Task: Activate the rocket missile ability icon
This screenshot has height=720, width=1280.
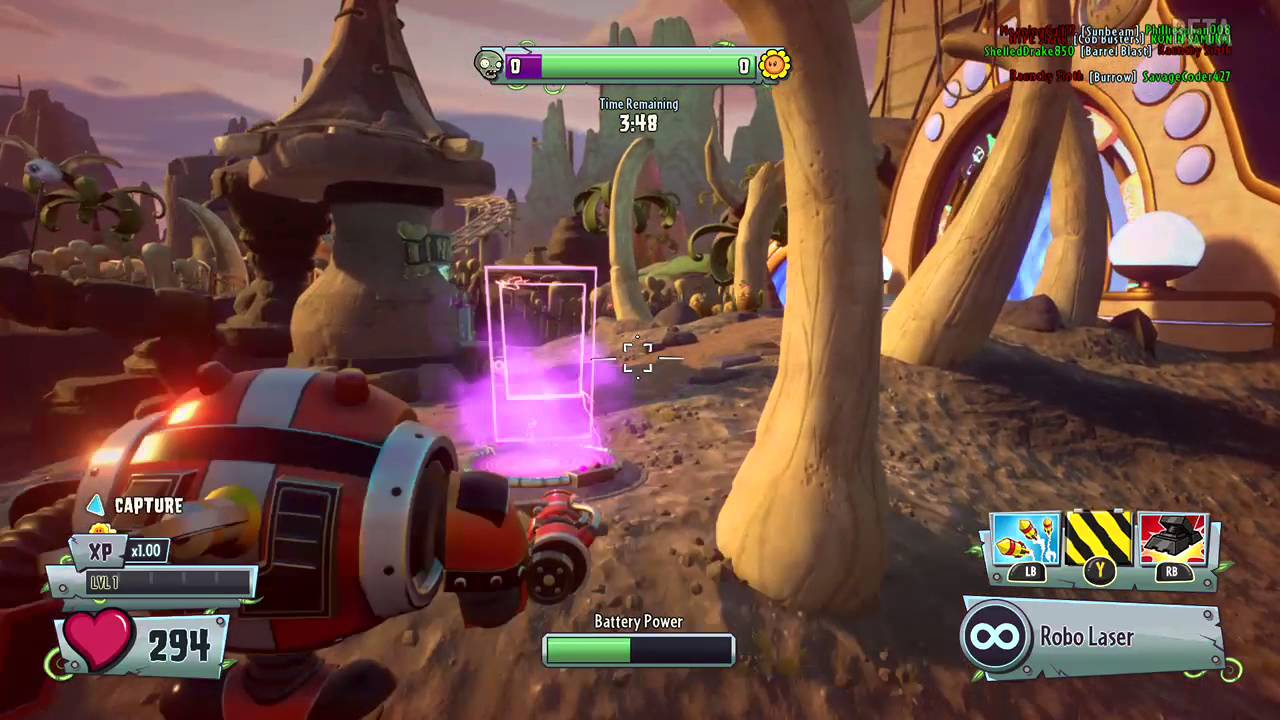Action: coord(1027,540)
